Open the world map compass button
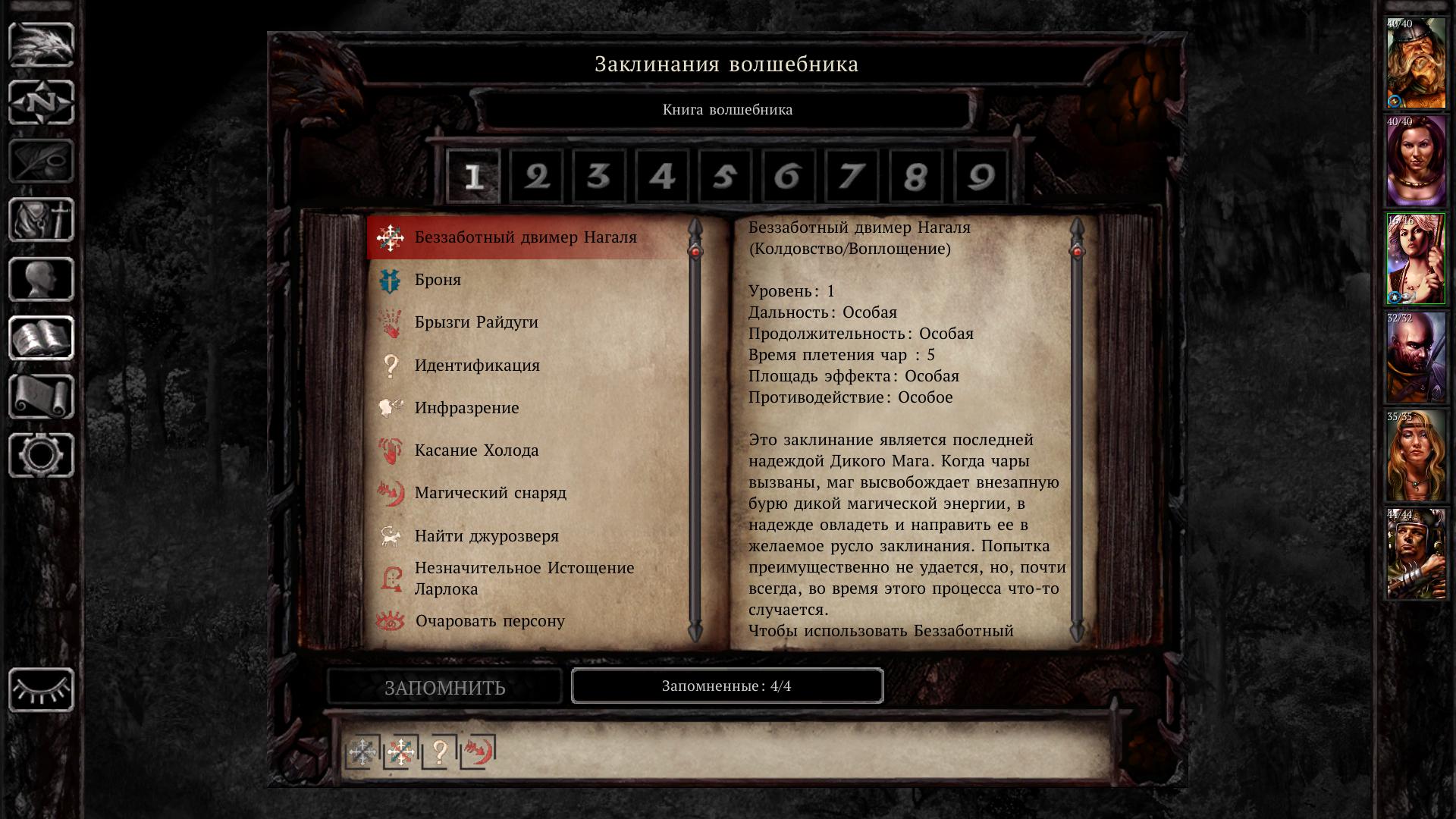This screenshot has width=1456, height=819. [x=41, y=102]
